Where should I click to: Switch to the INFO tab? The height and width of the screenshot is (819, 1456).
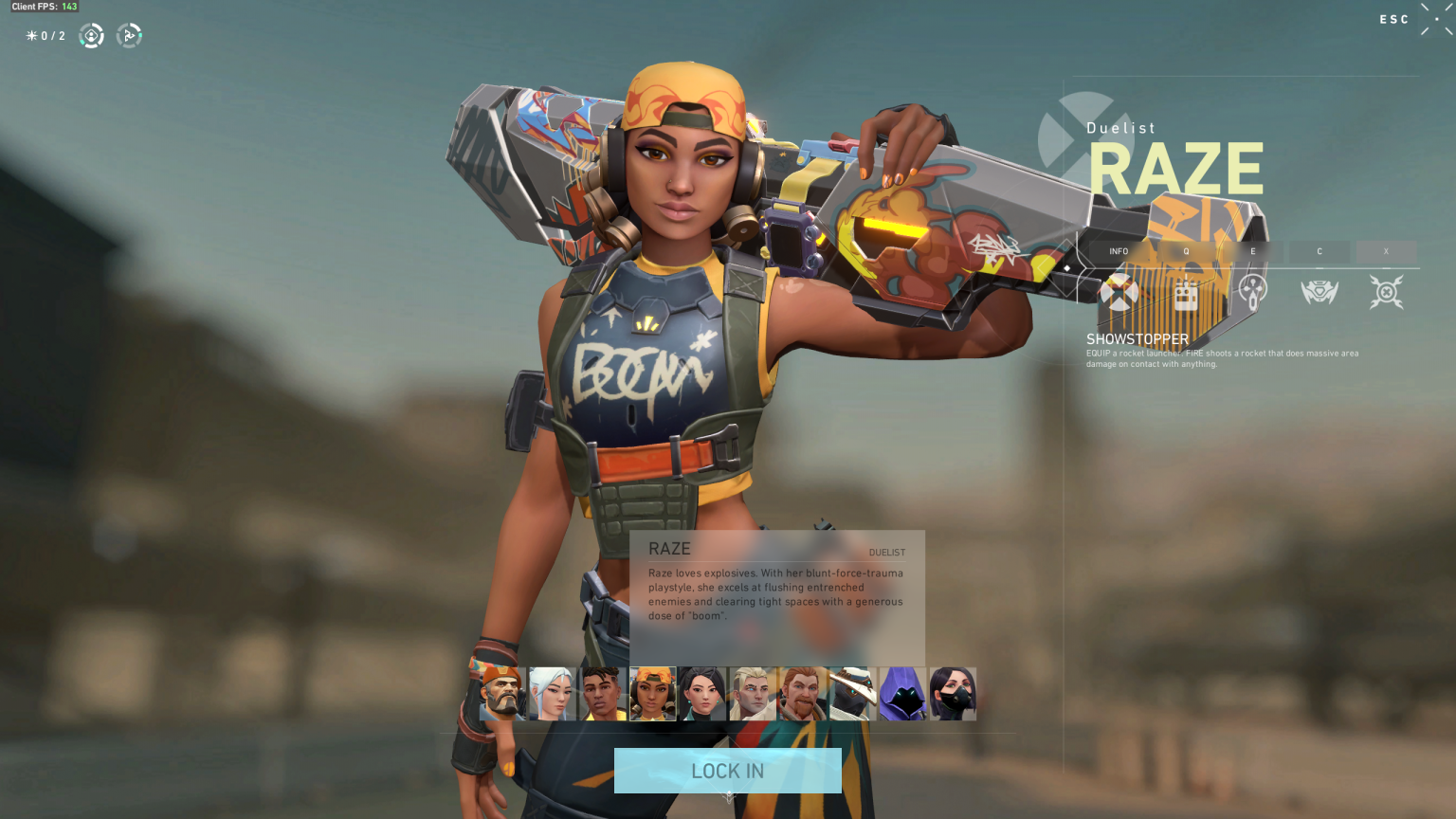[1119, 251]
